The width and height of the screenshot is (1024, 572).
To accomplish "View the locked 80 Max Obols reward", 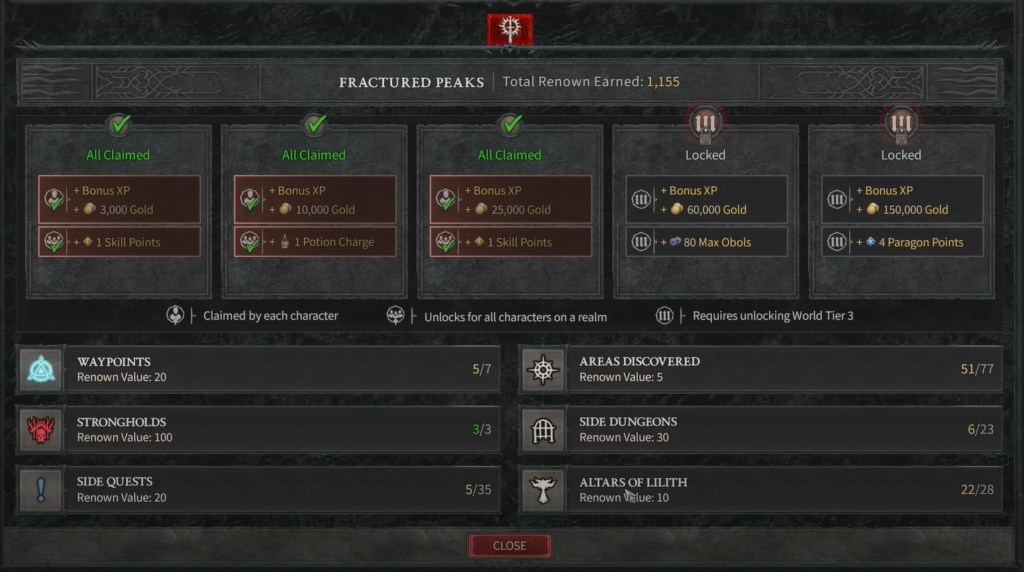I will click(x=706, y=242).
